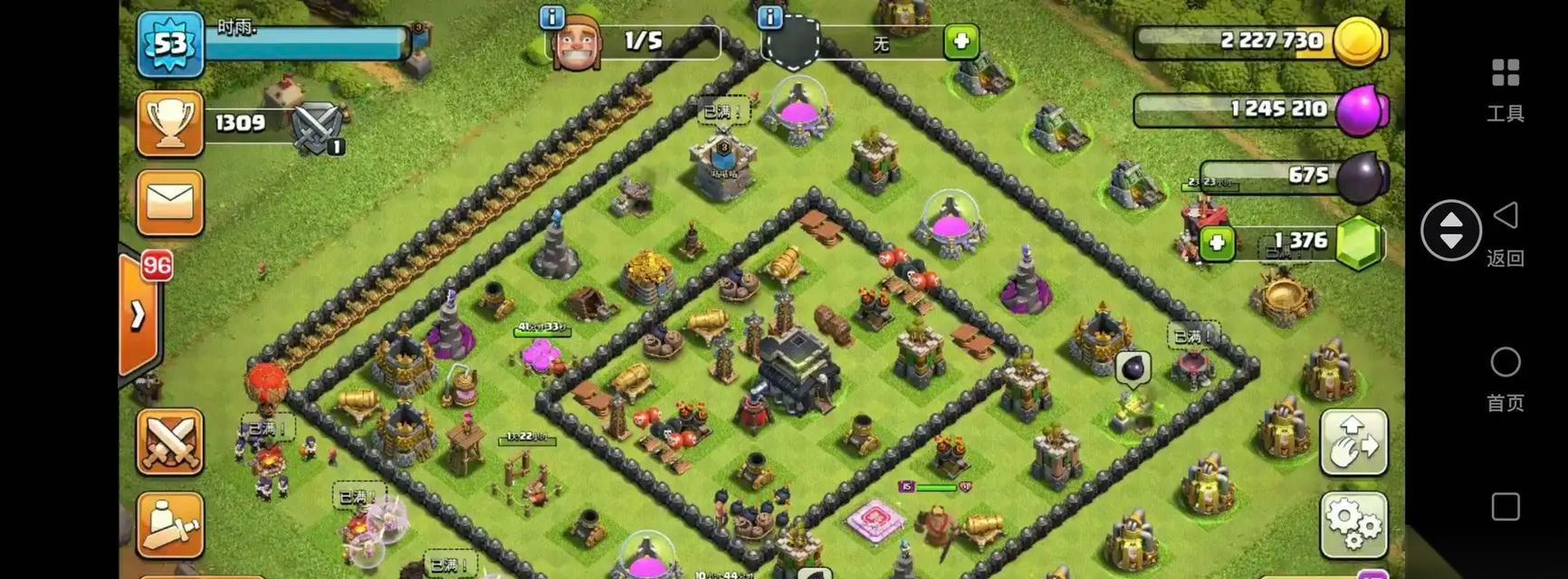
Task: Open recent apps square button
Action: pos(1505,507)
